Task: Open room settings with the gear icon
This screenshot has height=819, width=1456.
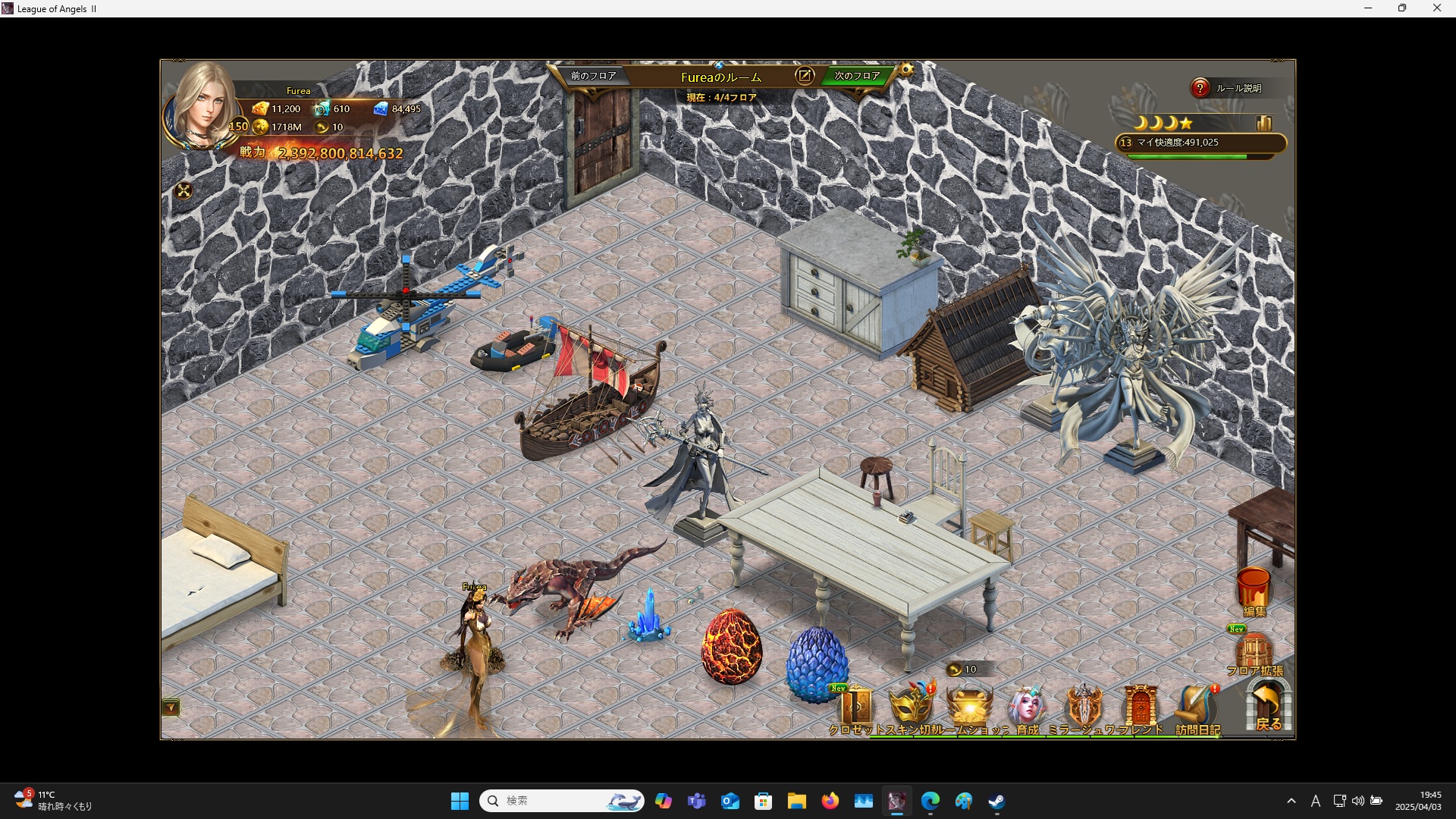Action: pos(906,71)
